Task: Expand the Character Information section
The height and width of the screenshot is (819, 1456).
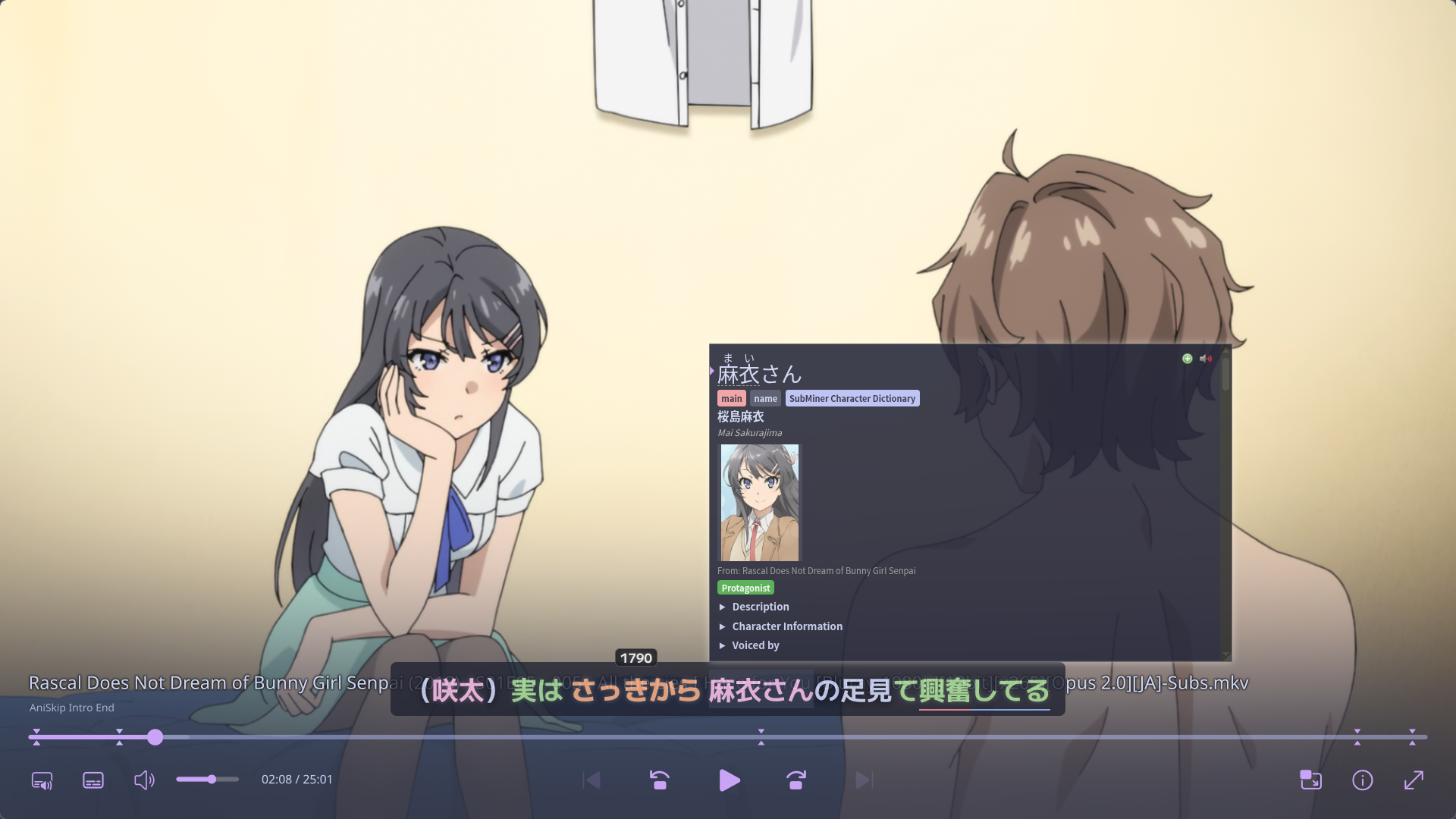Action: coord(786,626)
